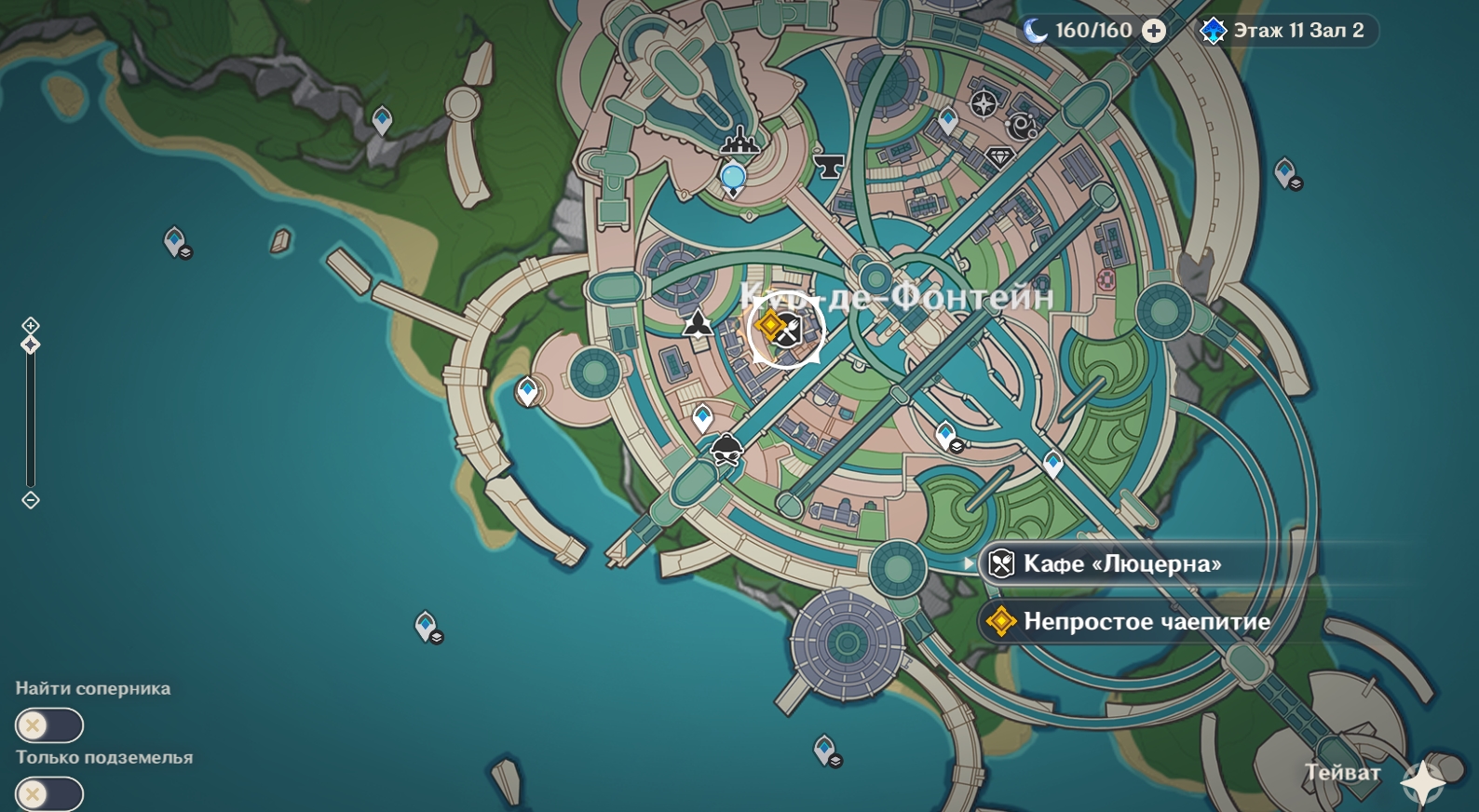Add resin with the plus button
The height and width of the screenshot is (812, 1479).
(x=1154, y=31)
